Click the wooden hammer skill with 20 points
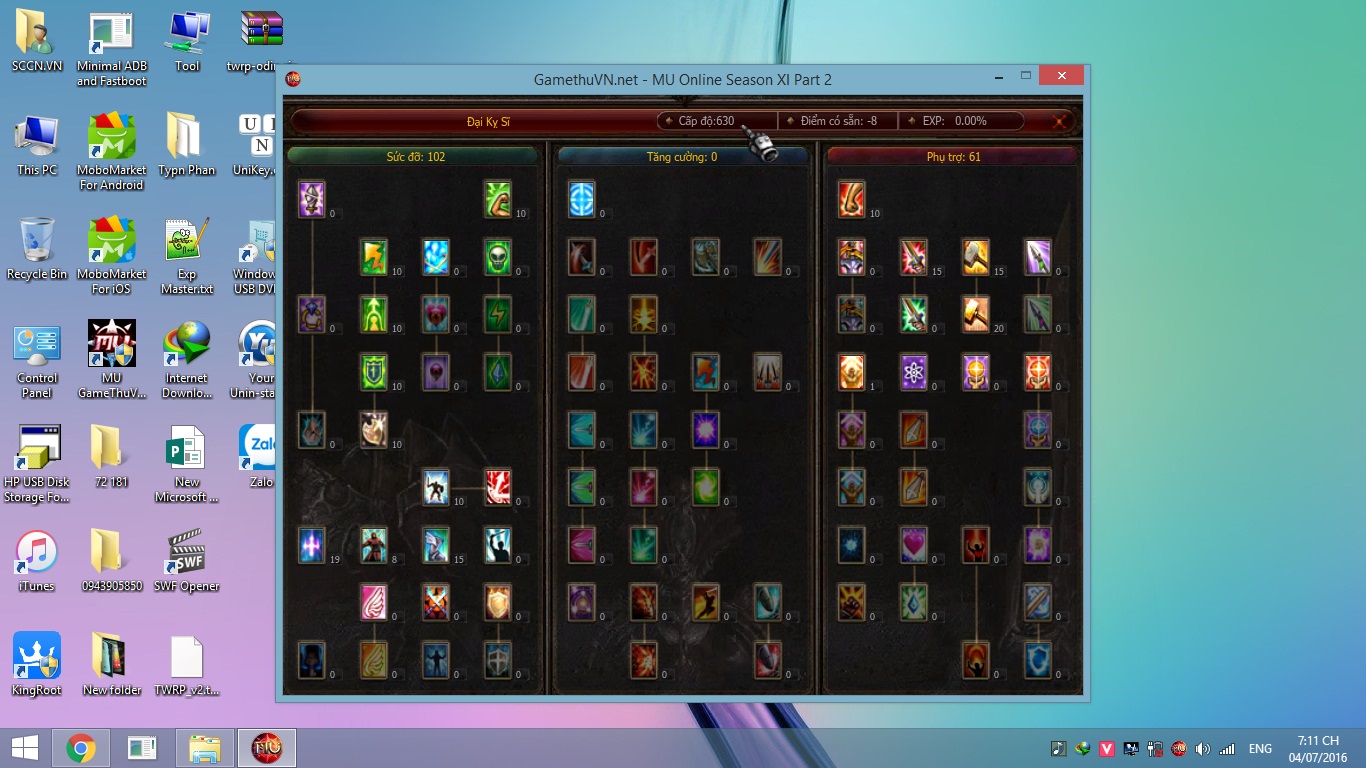The width and height of the screenshot is (1366, 768). [976, 314]
